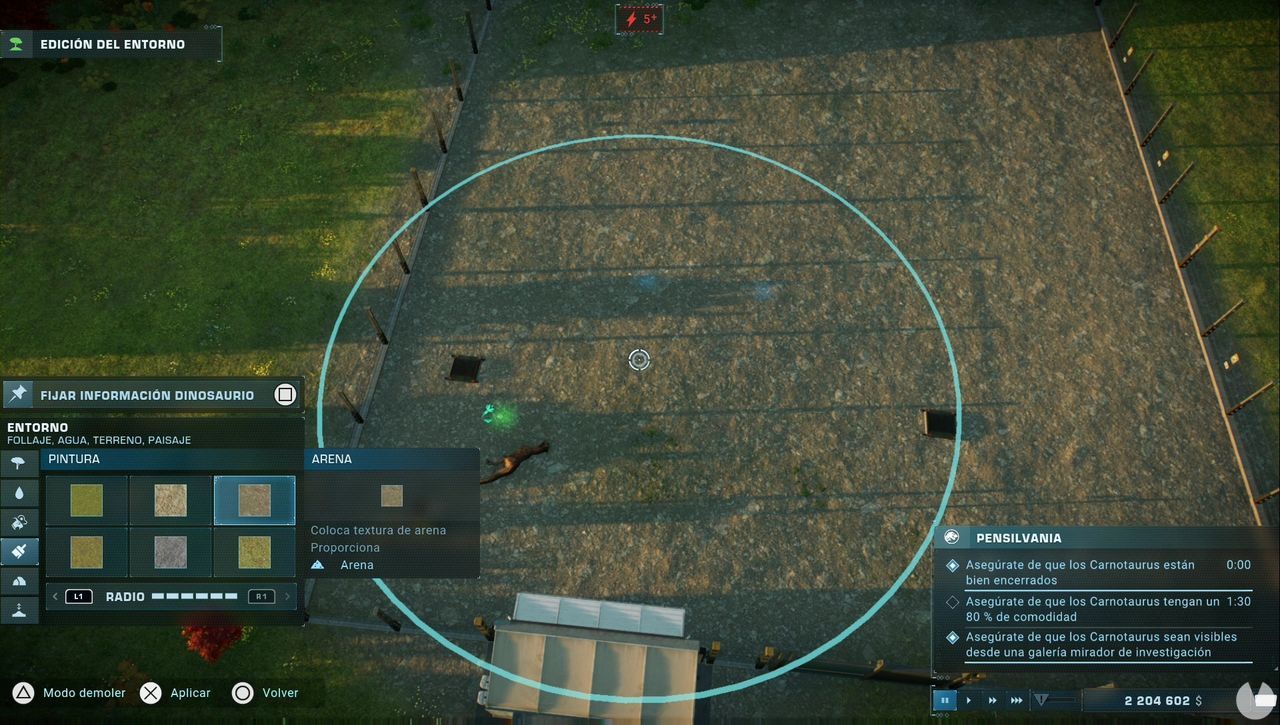1280x725 pixels.
Task: Select the foliage tool (tree icon)
Action: click(x=20, y=462)
